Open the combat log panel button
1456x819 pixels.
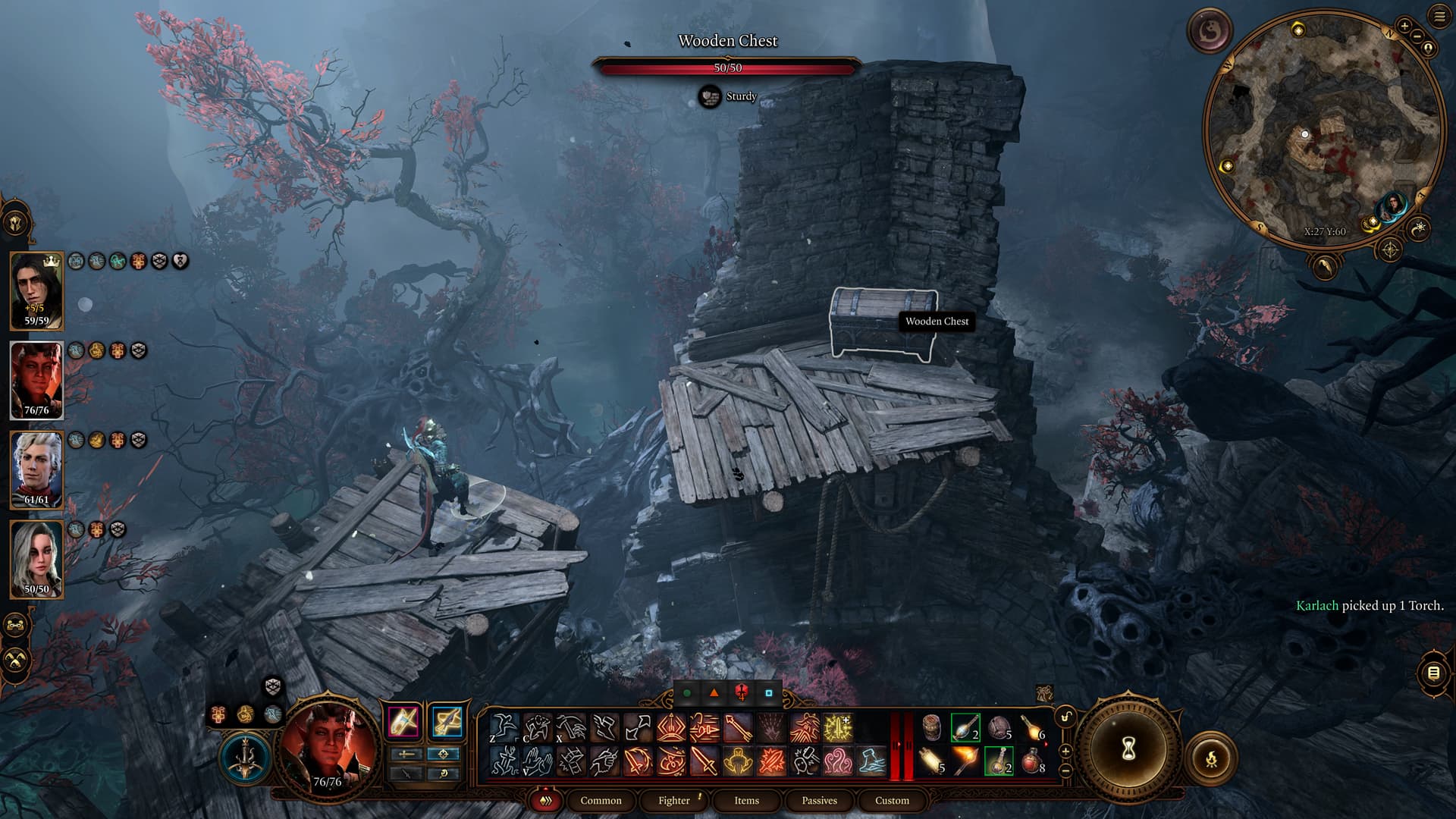click(1433, 673)
